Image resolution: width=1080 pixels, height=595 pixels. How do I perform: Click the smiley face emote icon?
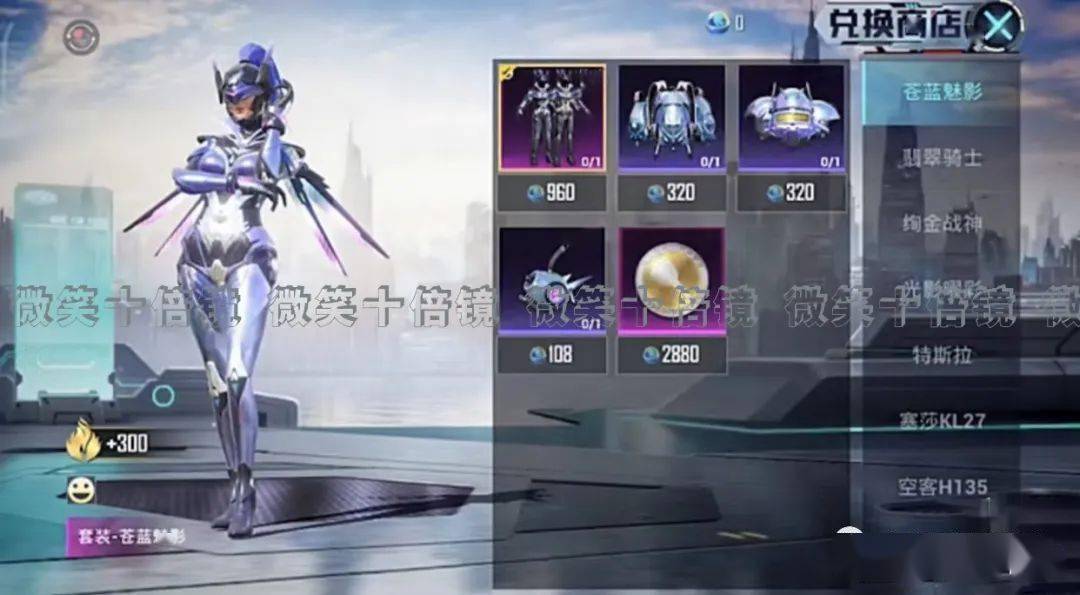pyautogui.click(x=81, y=490)
